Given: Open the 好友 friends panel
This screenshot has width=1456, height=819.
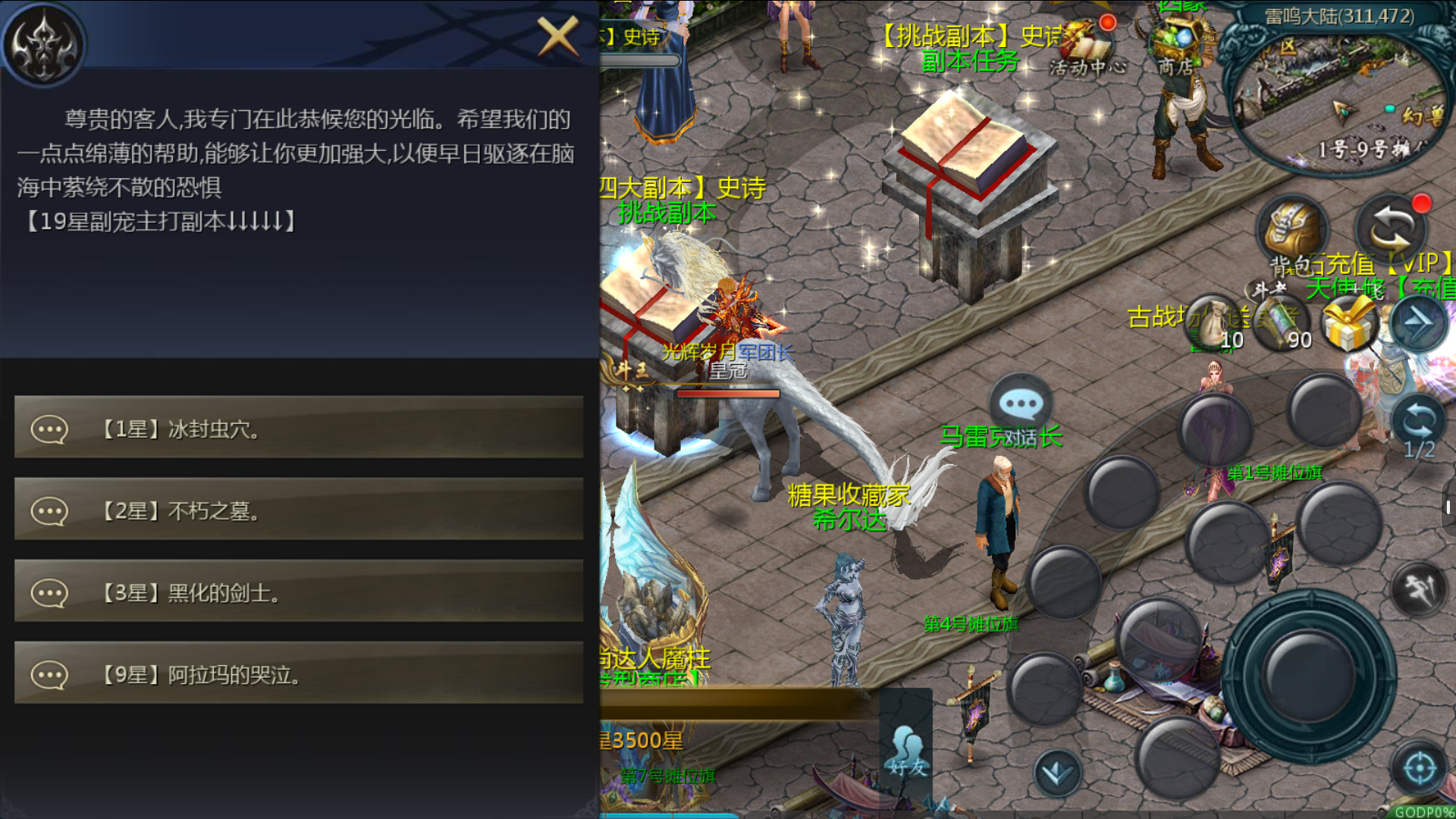Looking at the screenshot, I should pyautogui.click(x=907, y=751).
